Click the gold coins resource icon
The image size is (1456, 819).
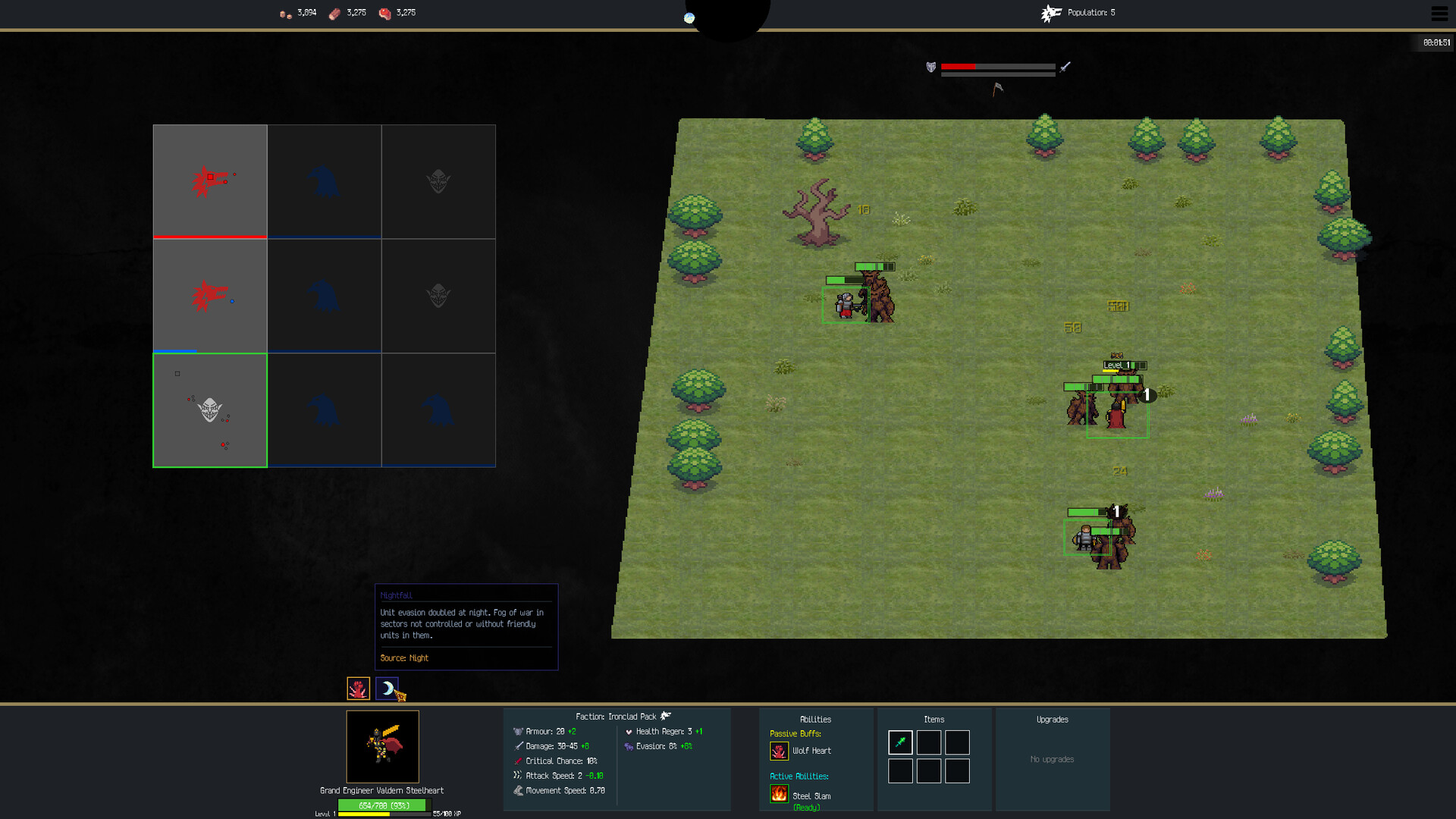tap(284, 13)
